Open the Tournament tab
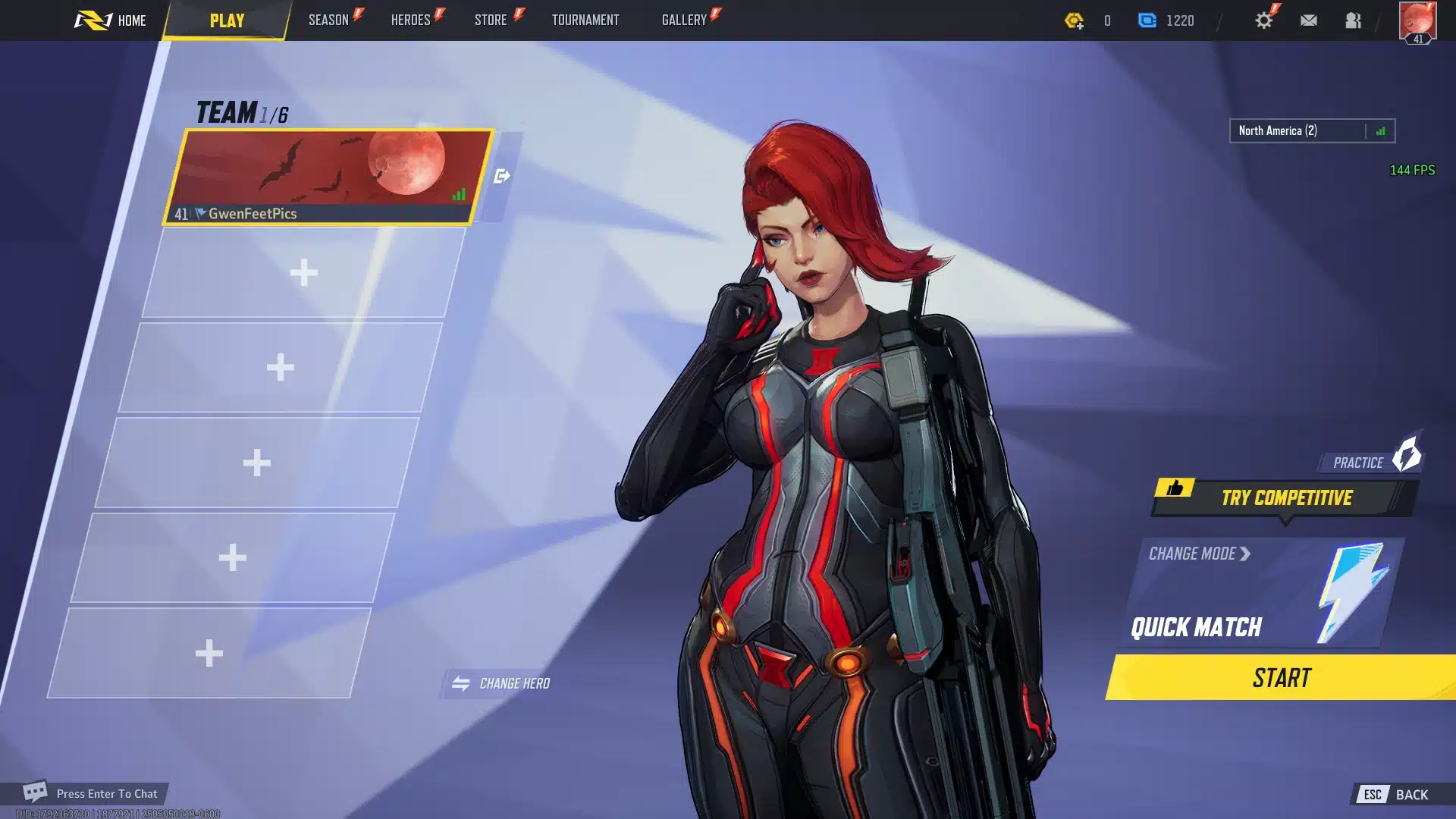 pos(585,20)
